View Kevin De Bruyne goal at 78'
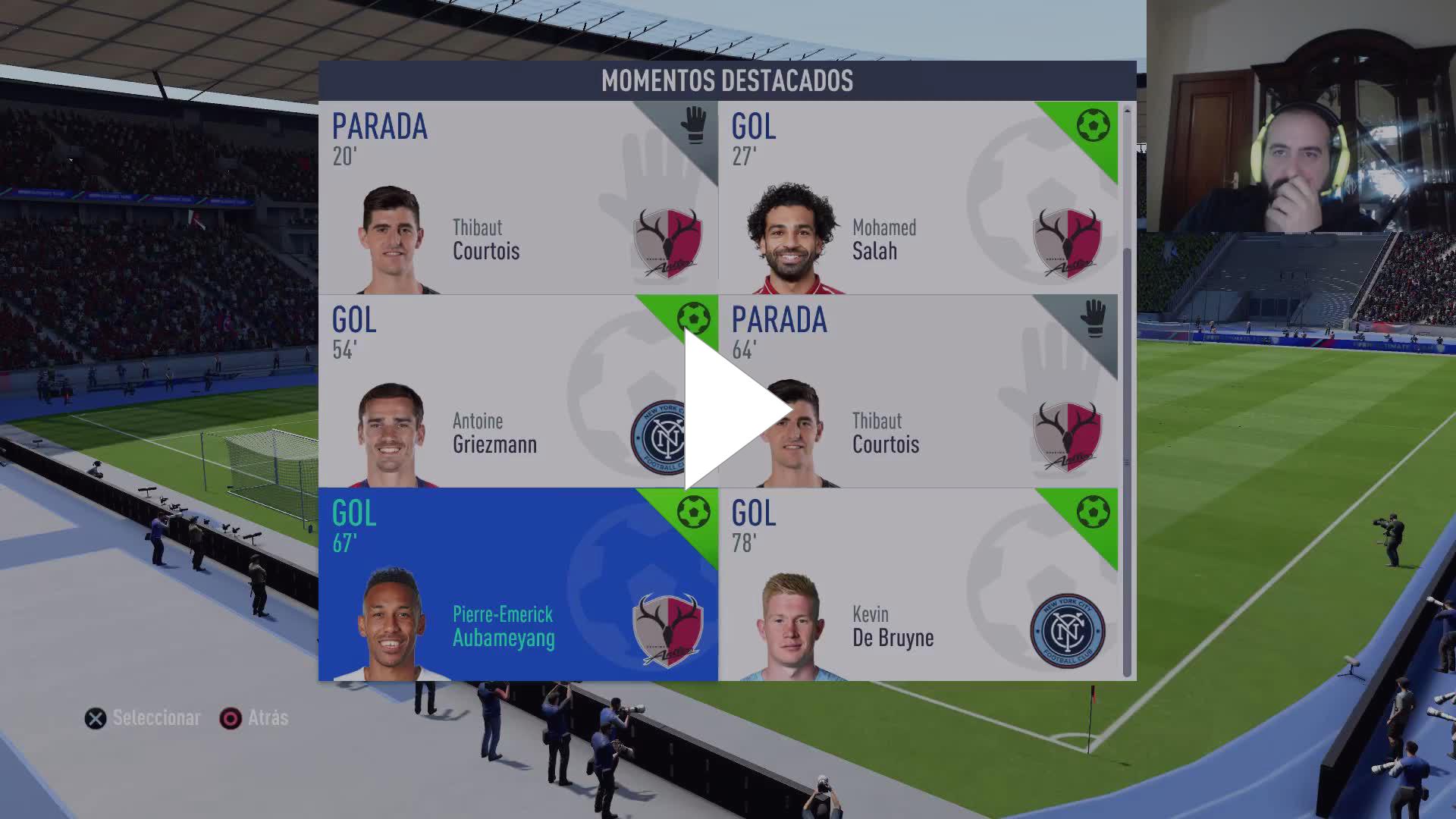The image size is (1456, 819). (x=918, y=585)
